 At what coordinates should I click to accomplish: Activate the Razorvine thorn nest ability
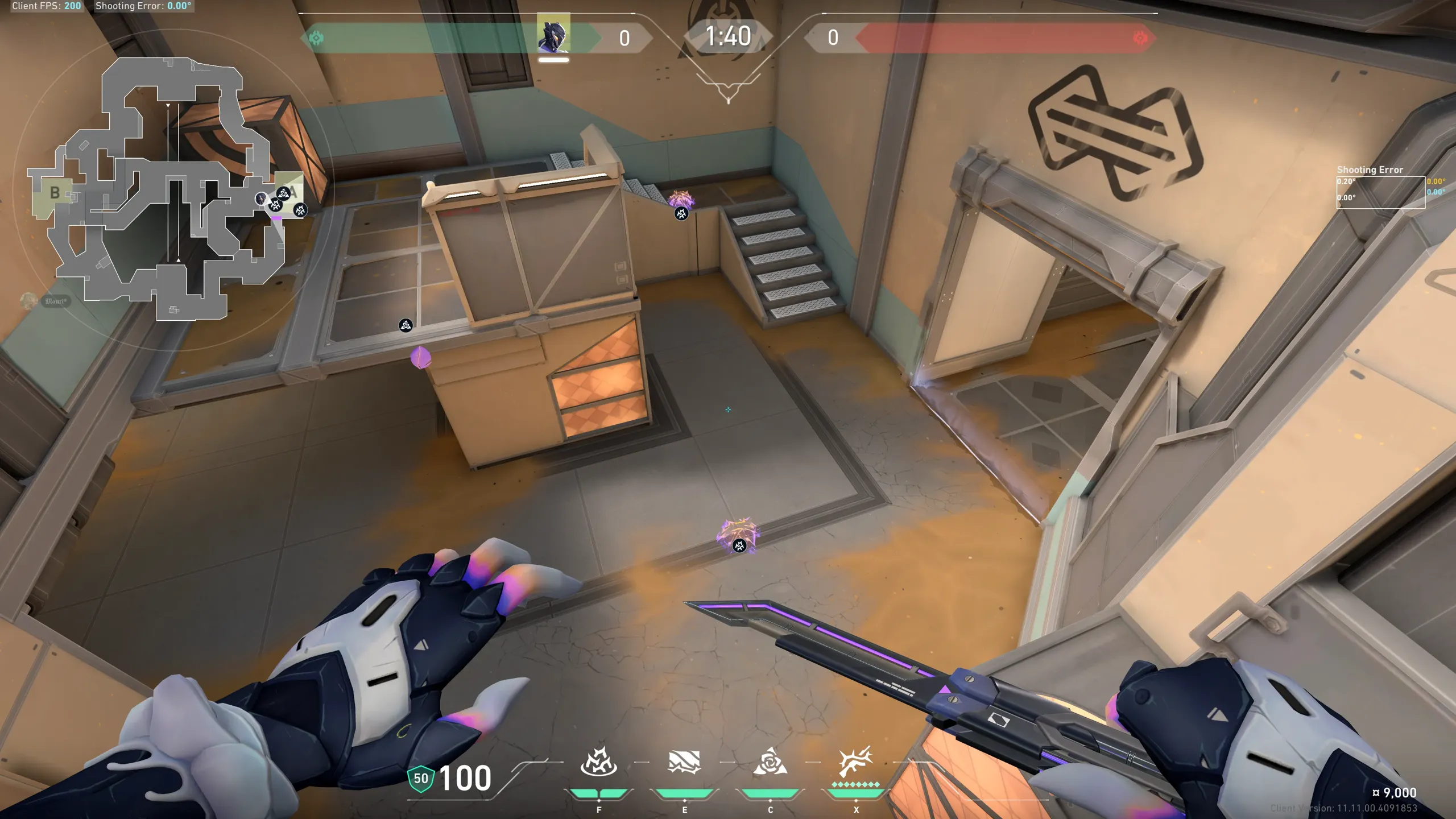(598, 763)
